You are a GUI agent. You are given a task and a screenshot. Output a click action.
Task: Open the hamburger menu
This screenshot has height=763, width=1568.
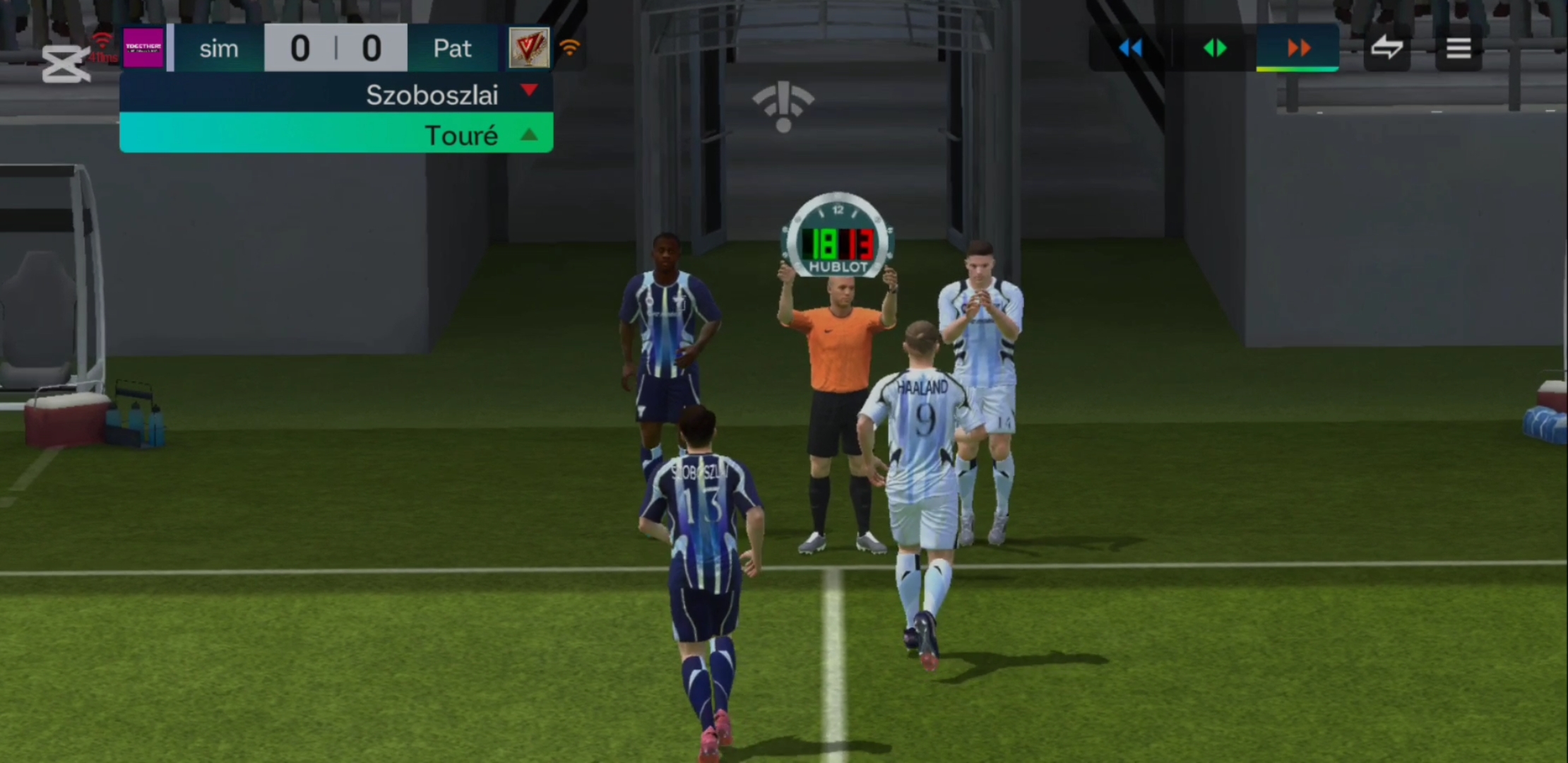pos(1459,48)
